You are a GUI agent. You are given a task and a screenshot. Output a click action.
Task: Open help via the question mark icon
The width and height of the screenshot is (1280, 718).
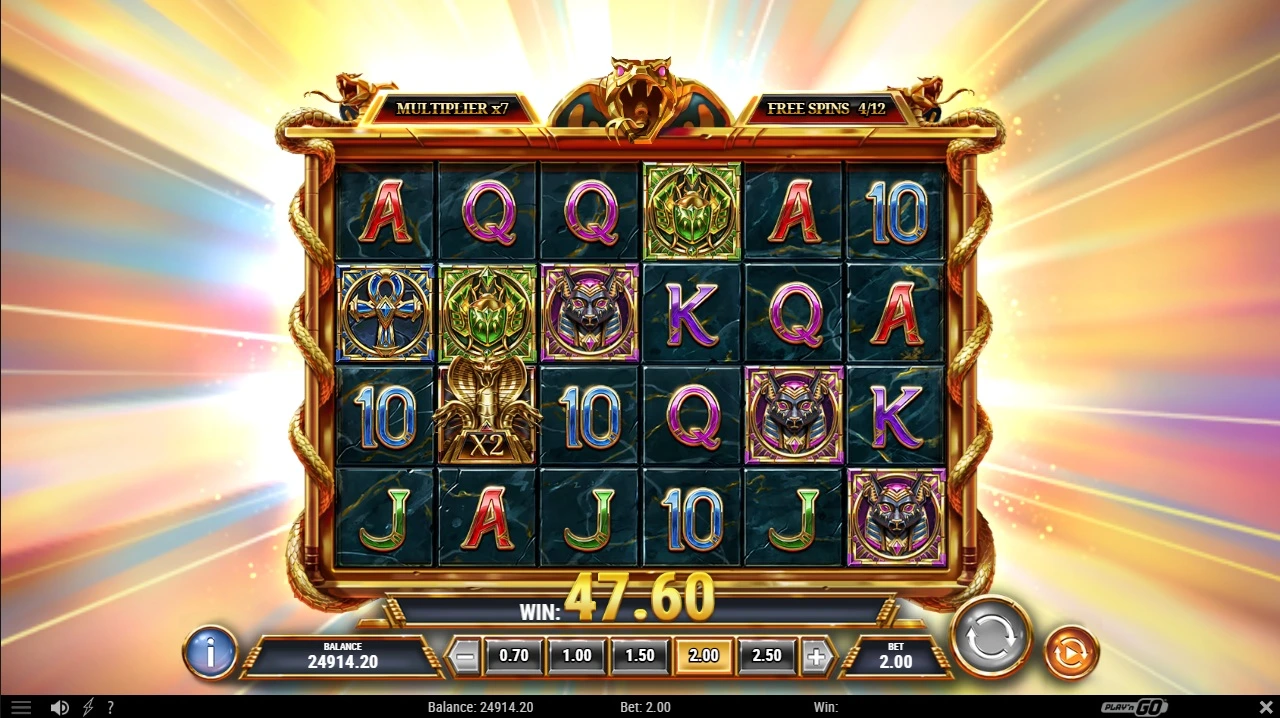coord(110,707)
